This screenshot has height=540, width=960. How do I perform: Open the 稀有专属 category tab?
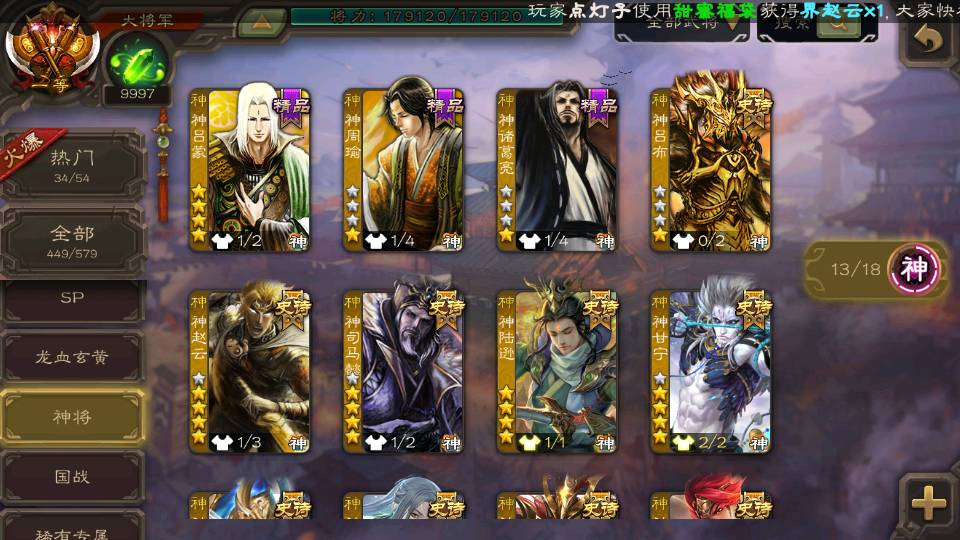pyautogui.click(x=72, y=527)
